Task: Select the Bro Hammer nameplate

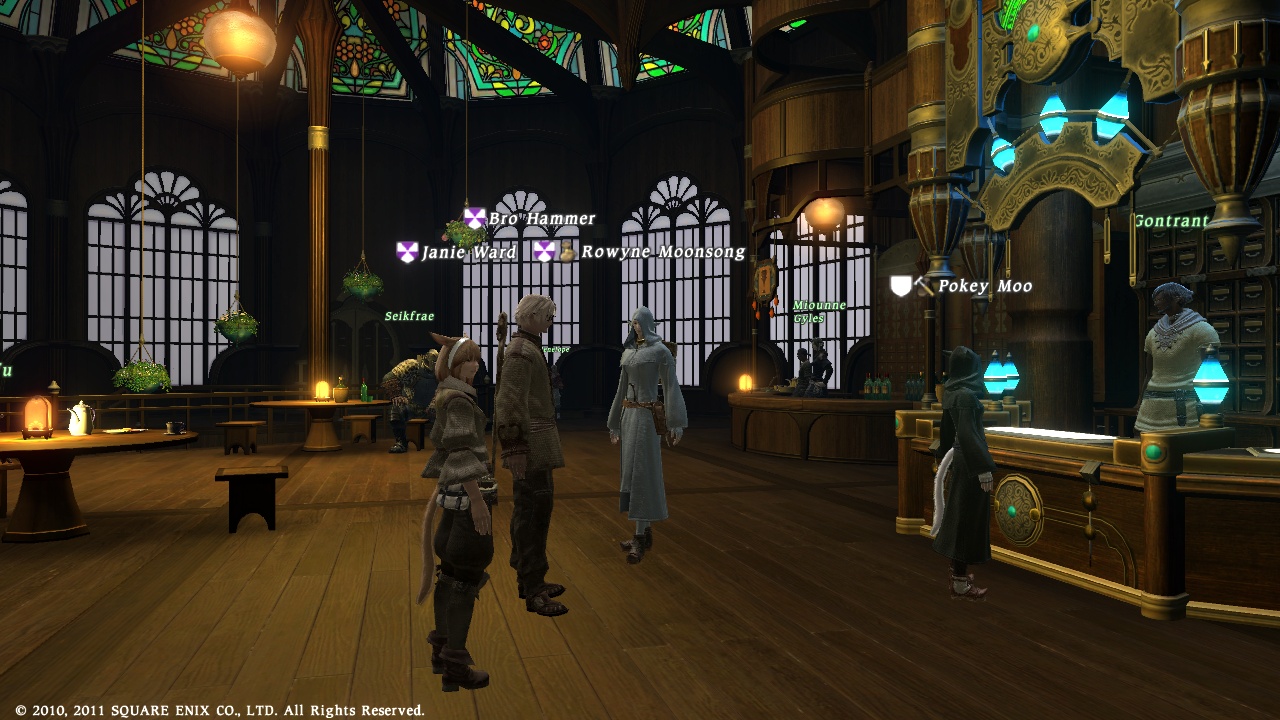Action: tap(541, 218)
